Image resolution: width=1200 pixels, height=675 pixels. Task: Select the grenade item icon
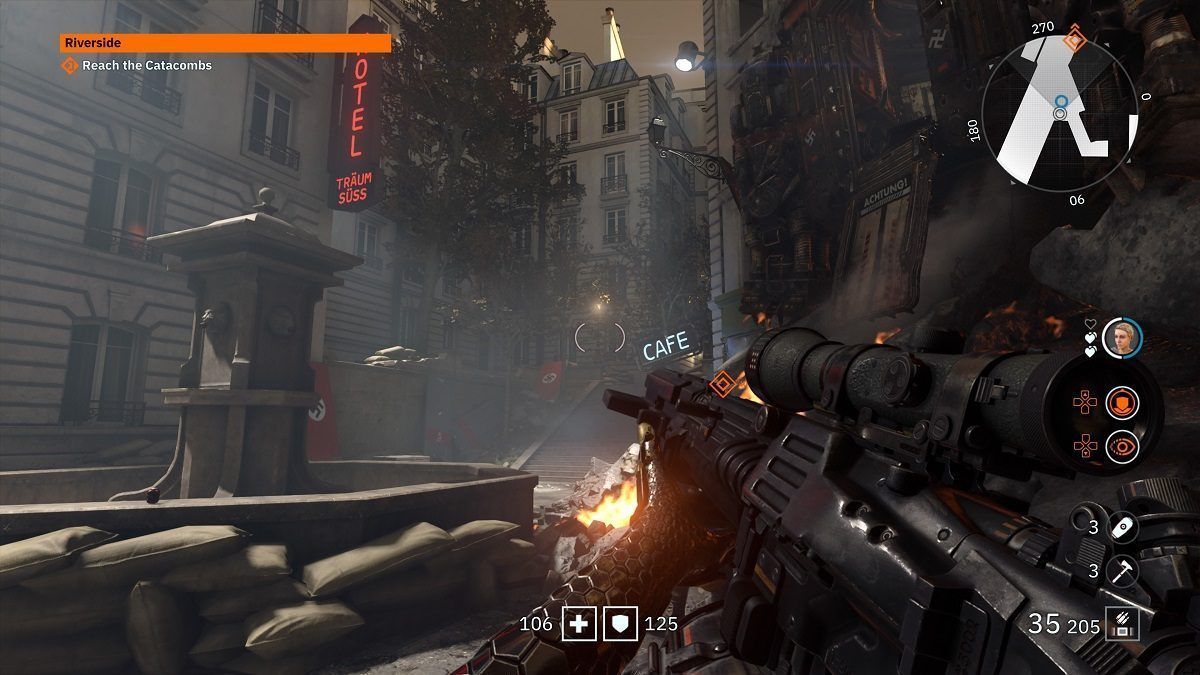tap(1123, 525)
